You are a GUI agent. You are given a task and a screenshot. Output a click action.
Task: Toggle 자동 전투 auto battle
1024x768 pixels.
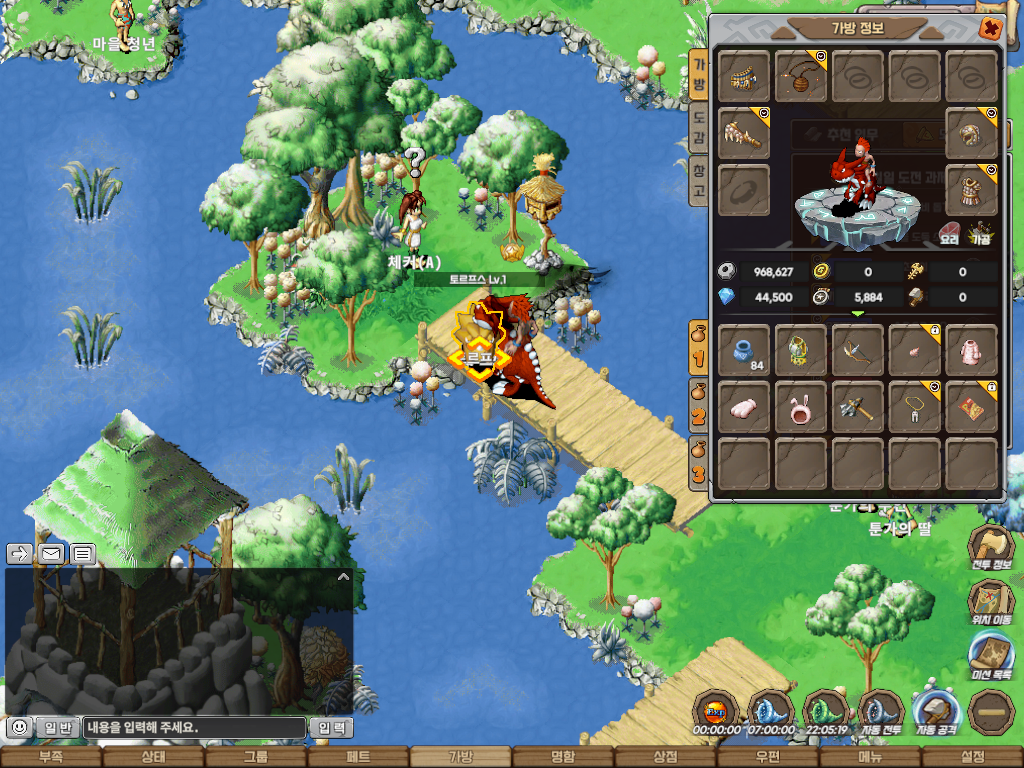pos(881,713)
